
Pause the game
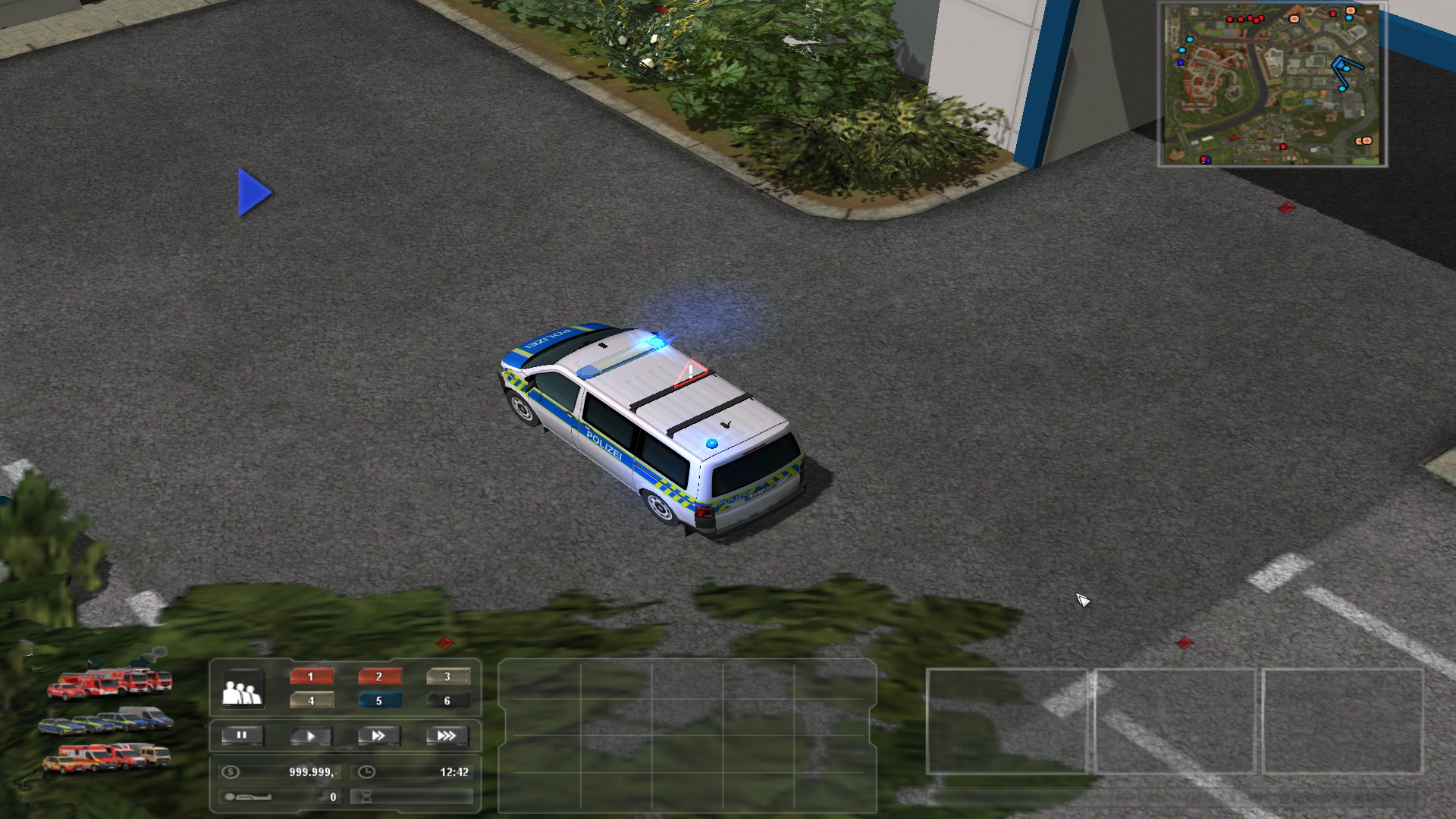pos(242,736)
